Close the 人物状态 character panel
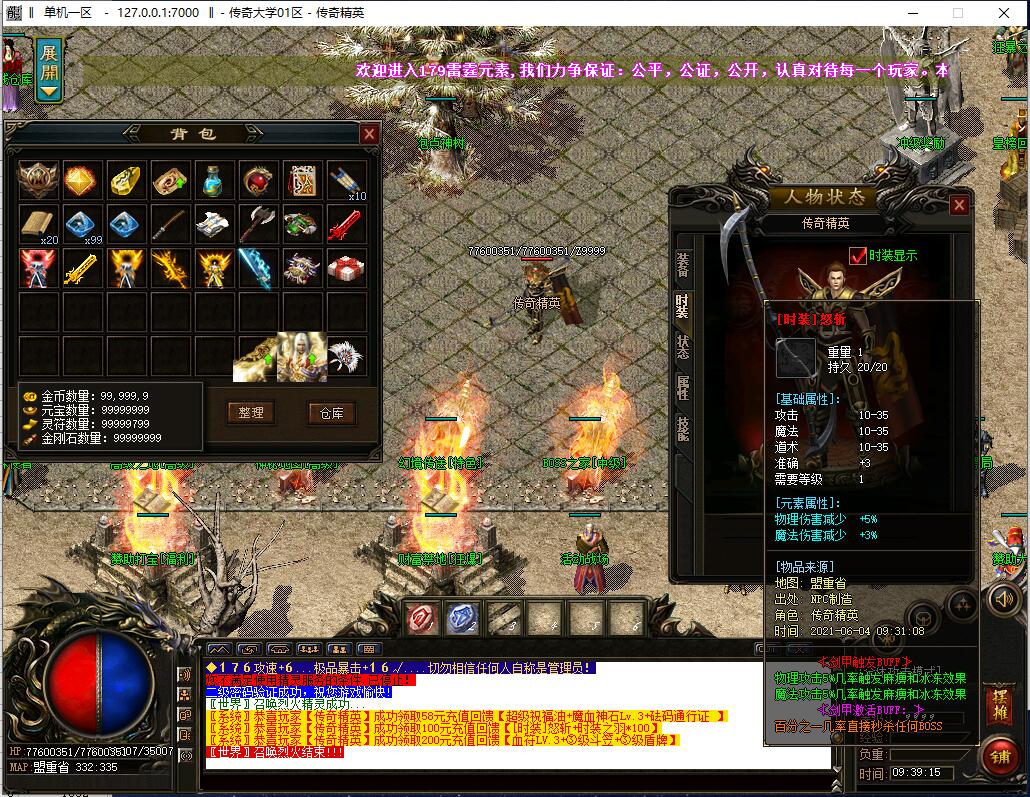This screenshot has height=797, width=1030. [x=959, y=205]
